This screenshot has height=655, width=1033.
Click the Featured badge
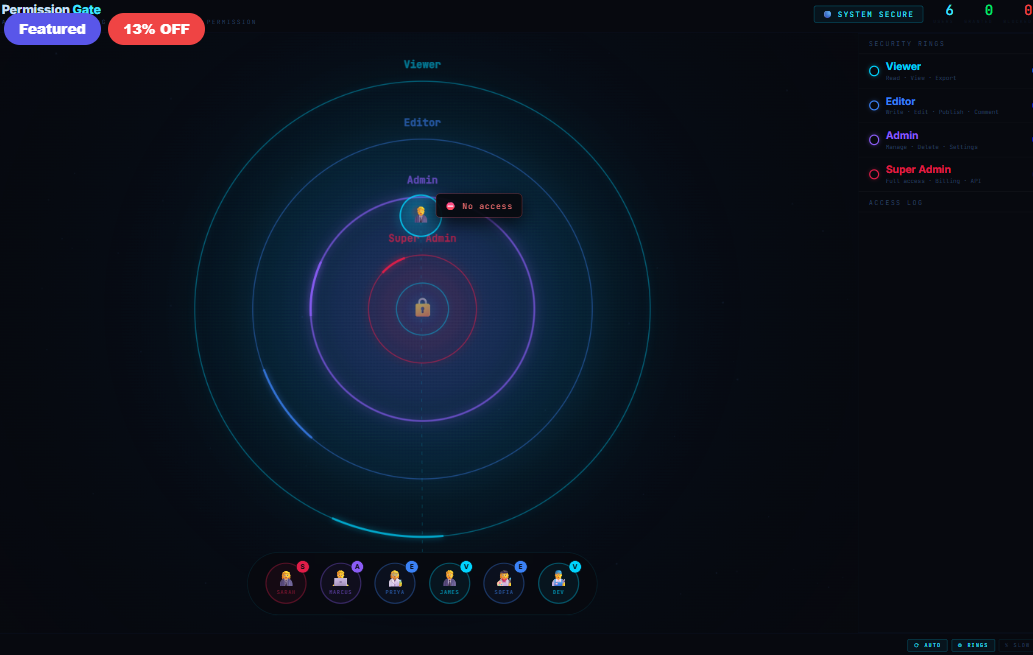pos(52,29)
